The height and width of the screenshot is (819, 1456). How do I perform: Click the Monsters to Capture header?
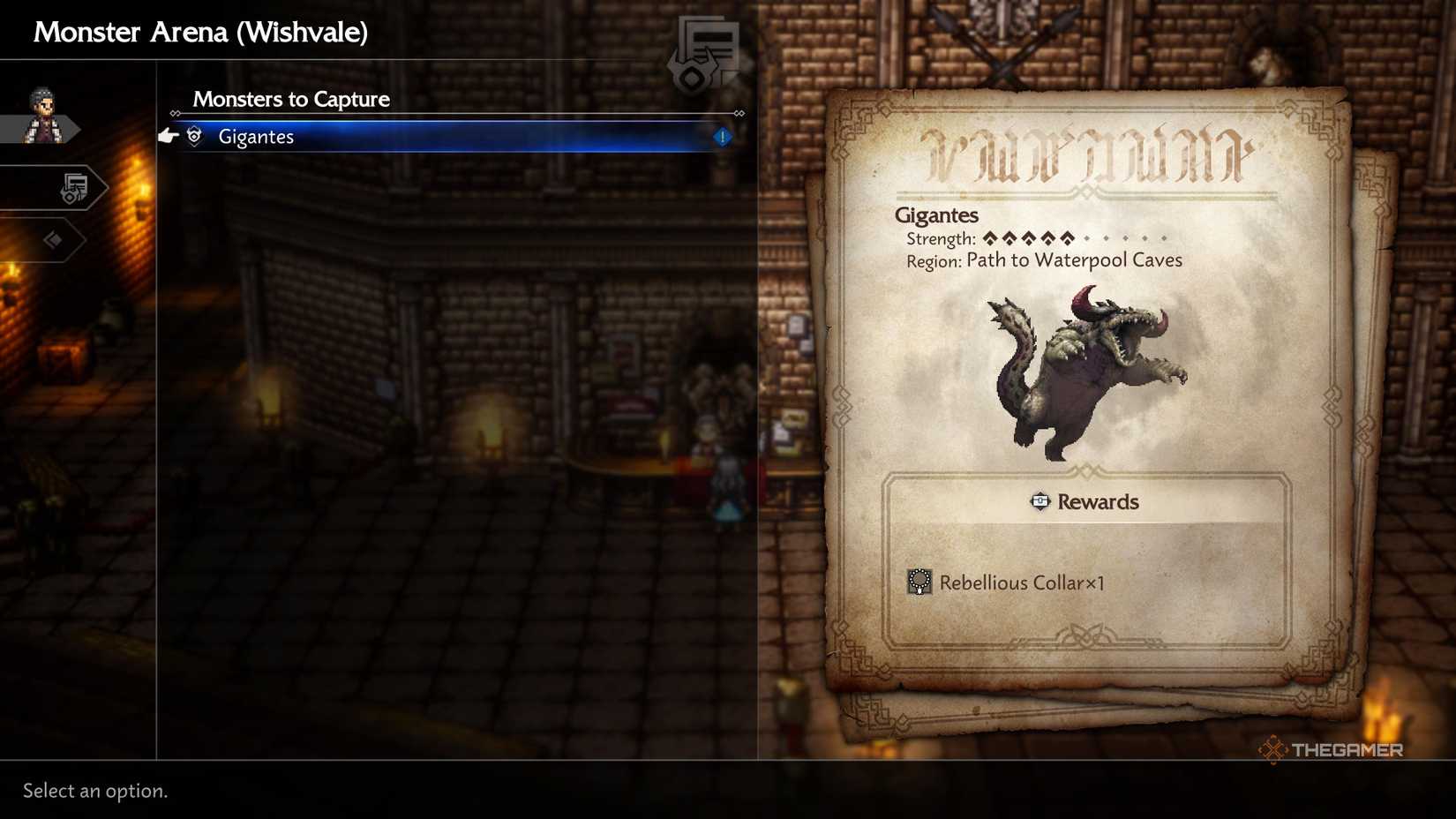(291, 99)
